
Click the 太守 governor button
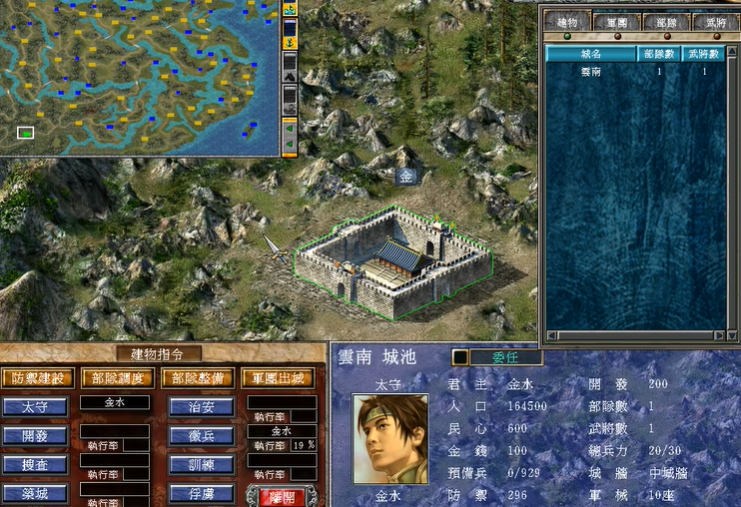(36, 407)
